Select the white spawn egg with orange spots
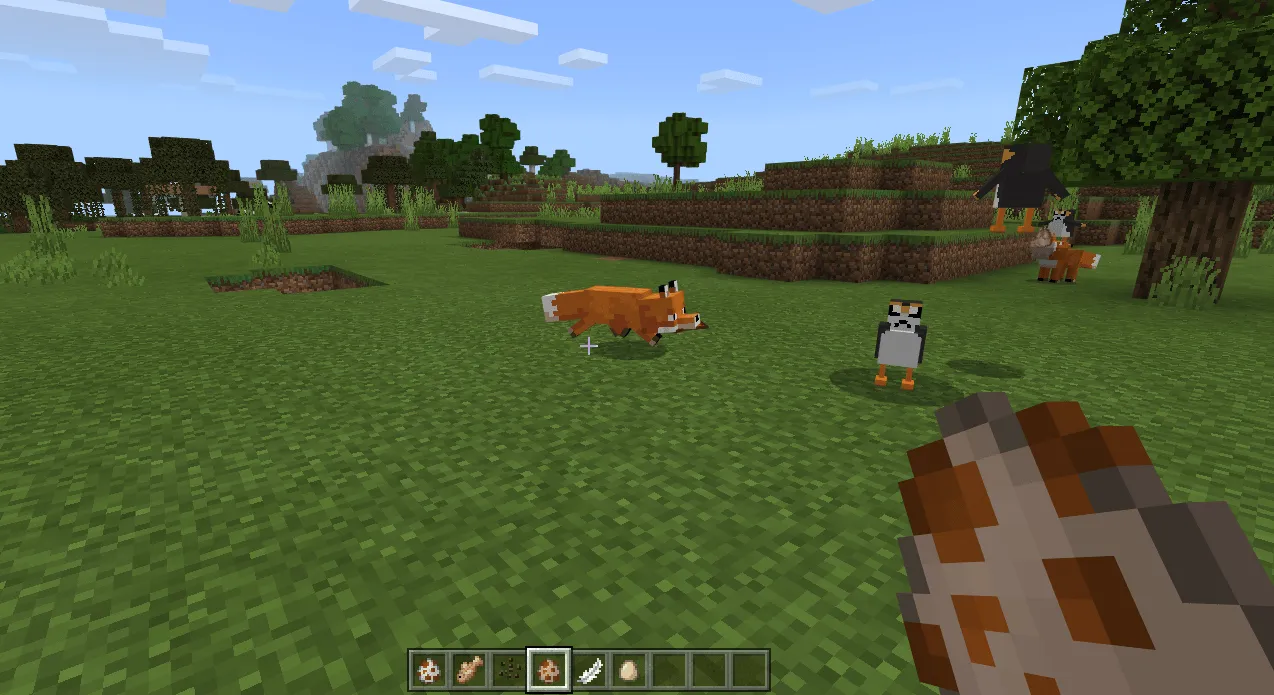1274x695 pixels. pos(431,669)
